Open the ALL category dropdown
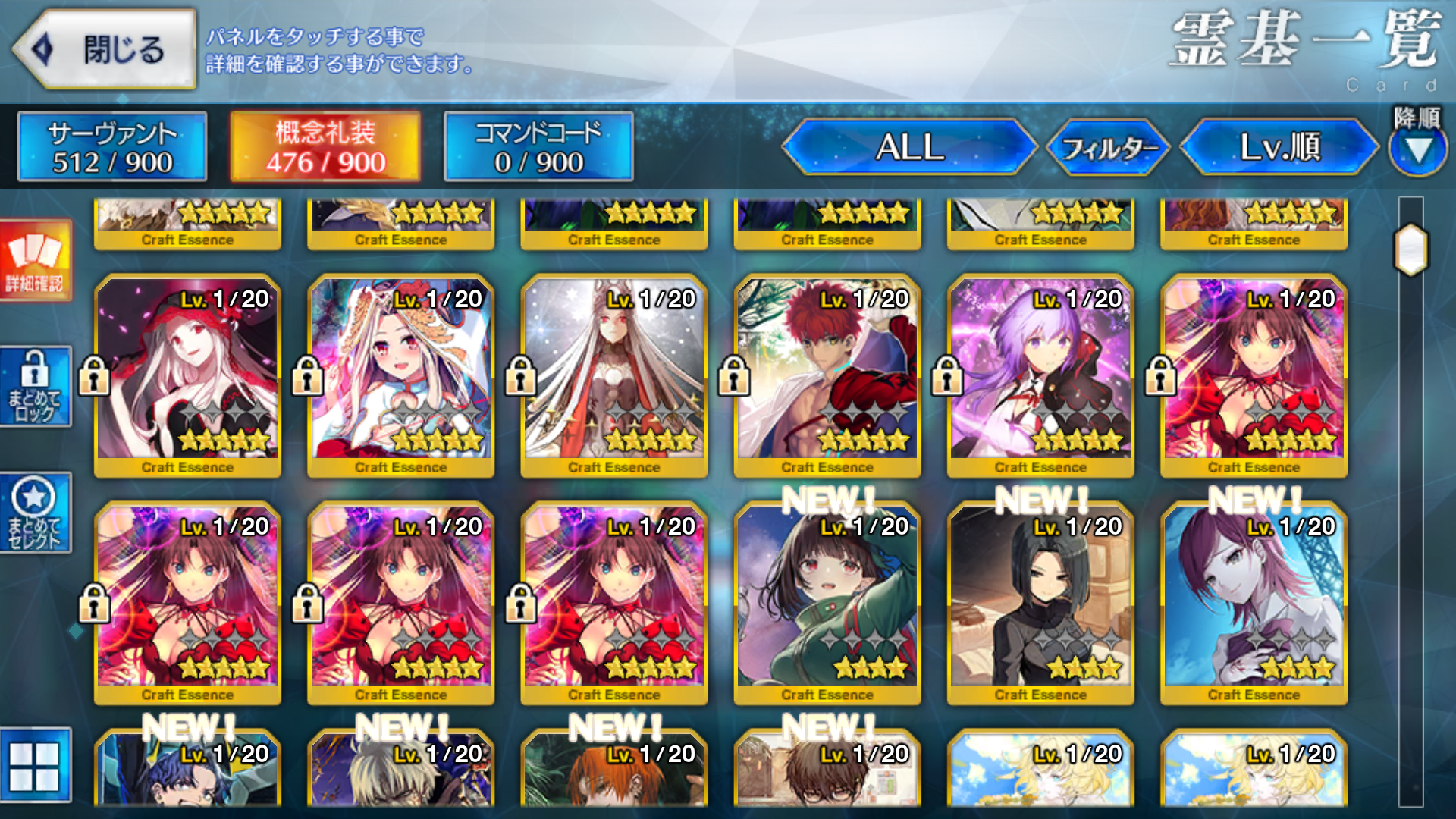Image resolution: width=1456 pixels, height=819 pixels. (x=910, y=149)
